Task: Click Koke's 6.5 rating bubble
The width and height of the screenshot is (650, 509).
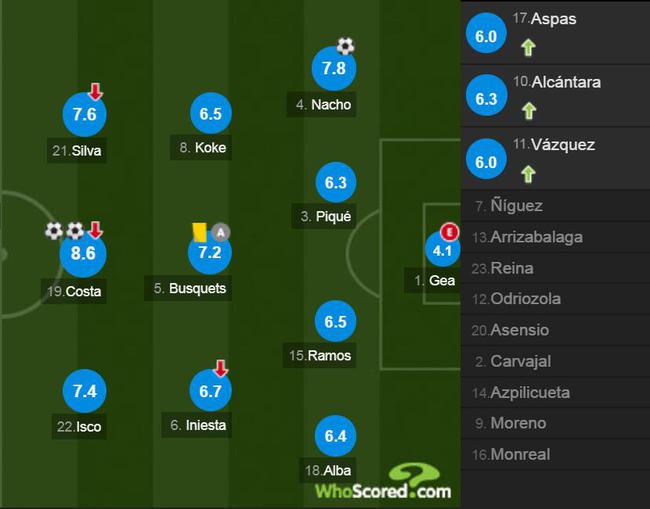Action: click(x=210, y=114)
